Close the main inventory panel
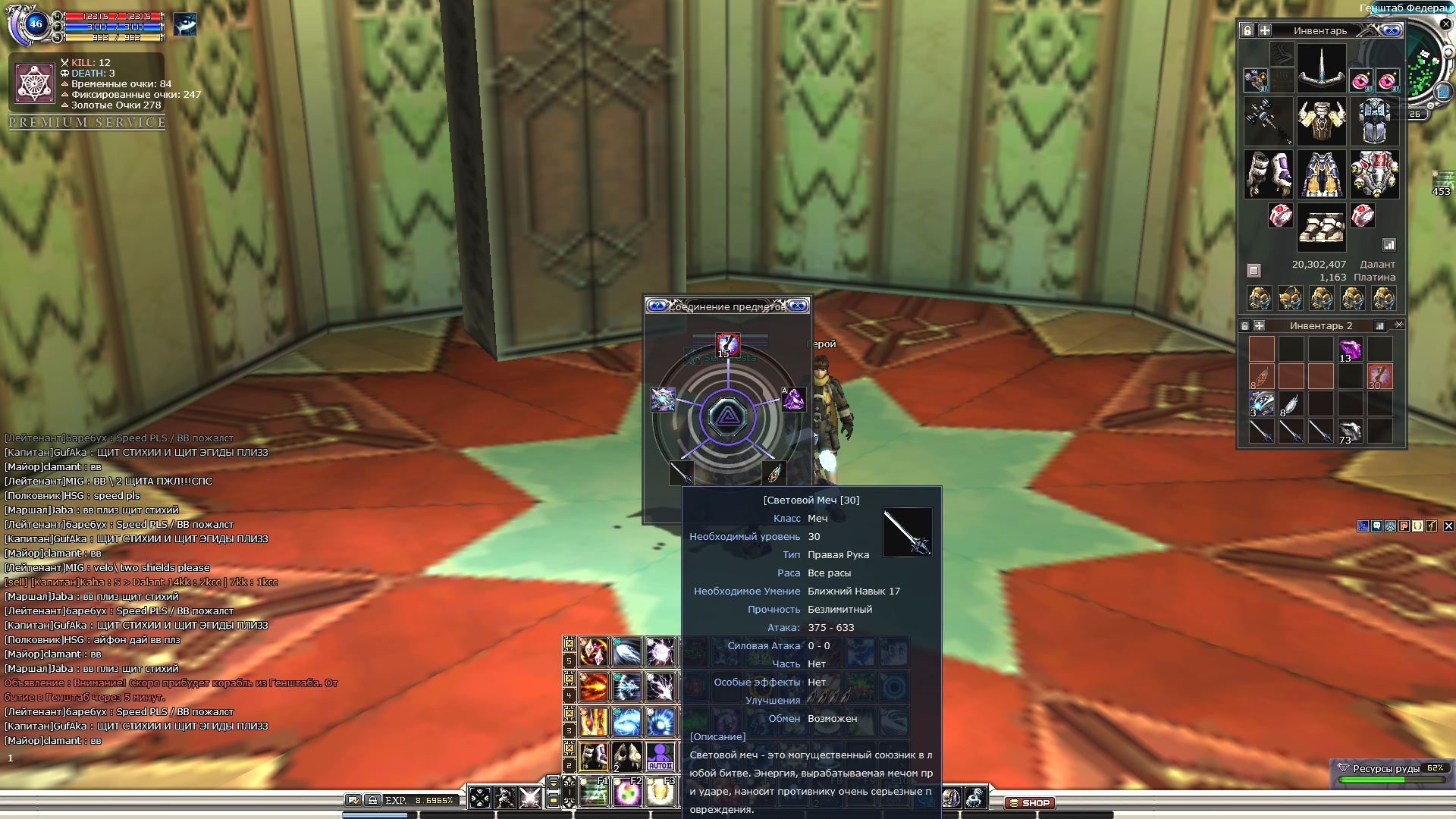This screenshot has width=1456, height=819. tap(1392, 30)
